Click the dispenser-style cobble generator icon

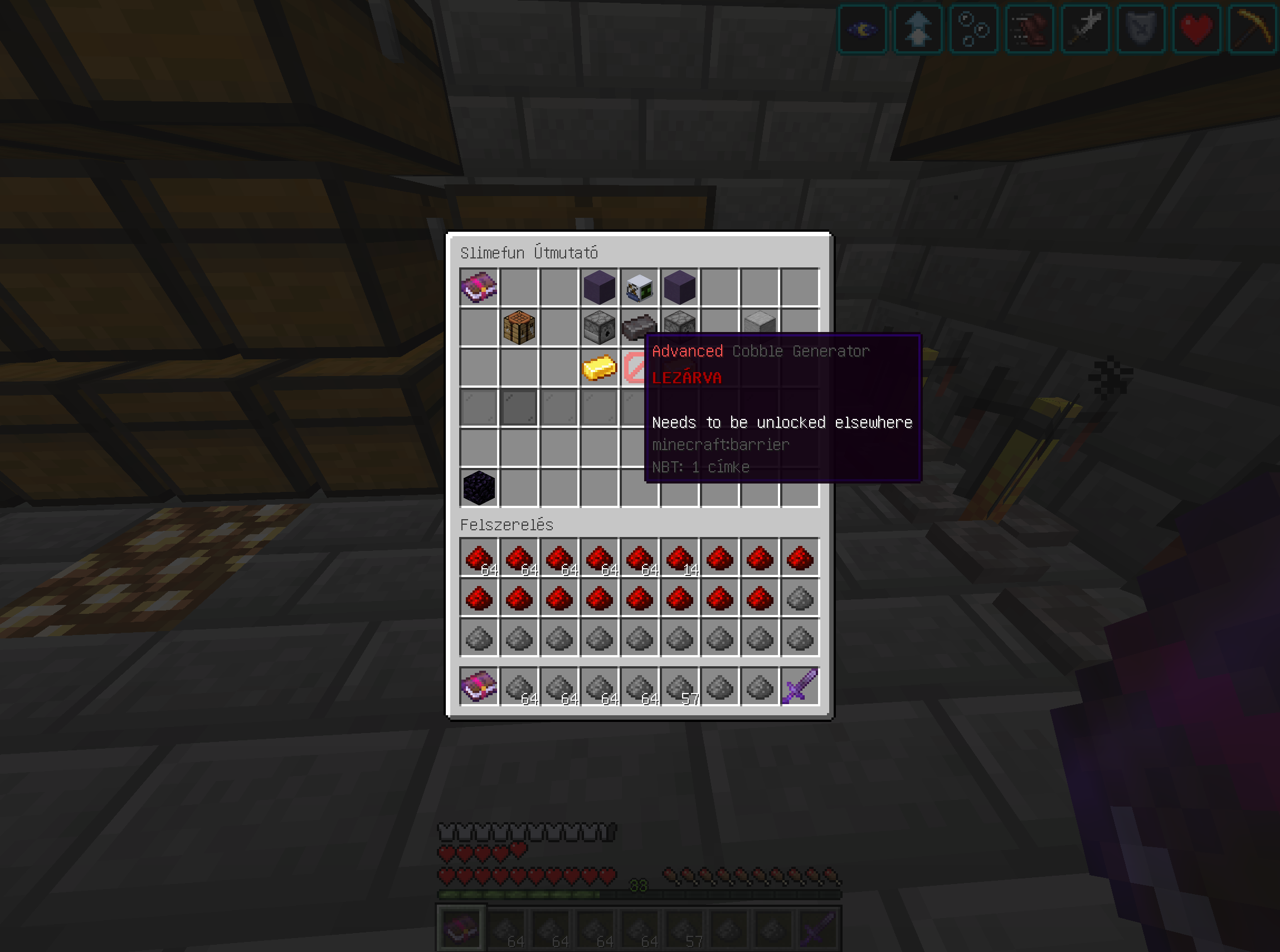(x=600, y=327)
